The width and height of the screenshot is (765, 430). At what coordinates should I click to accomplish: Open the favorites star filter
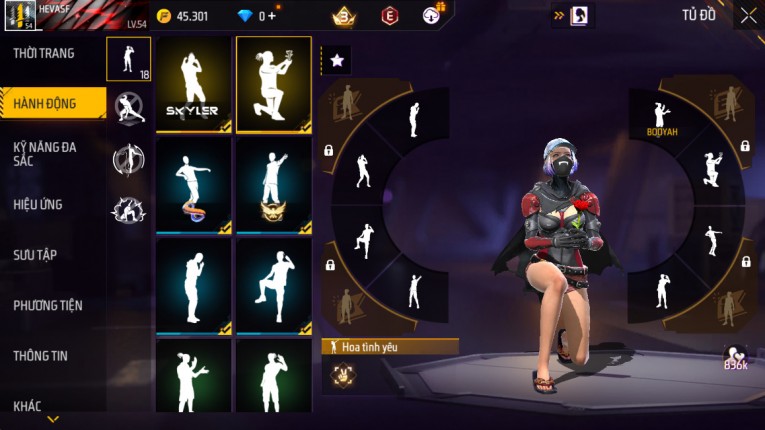click(x=336, y=60)
